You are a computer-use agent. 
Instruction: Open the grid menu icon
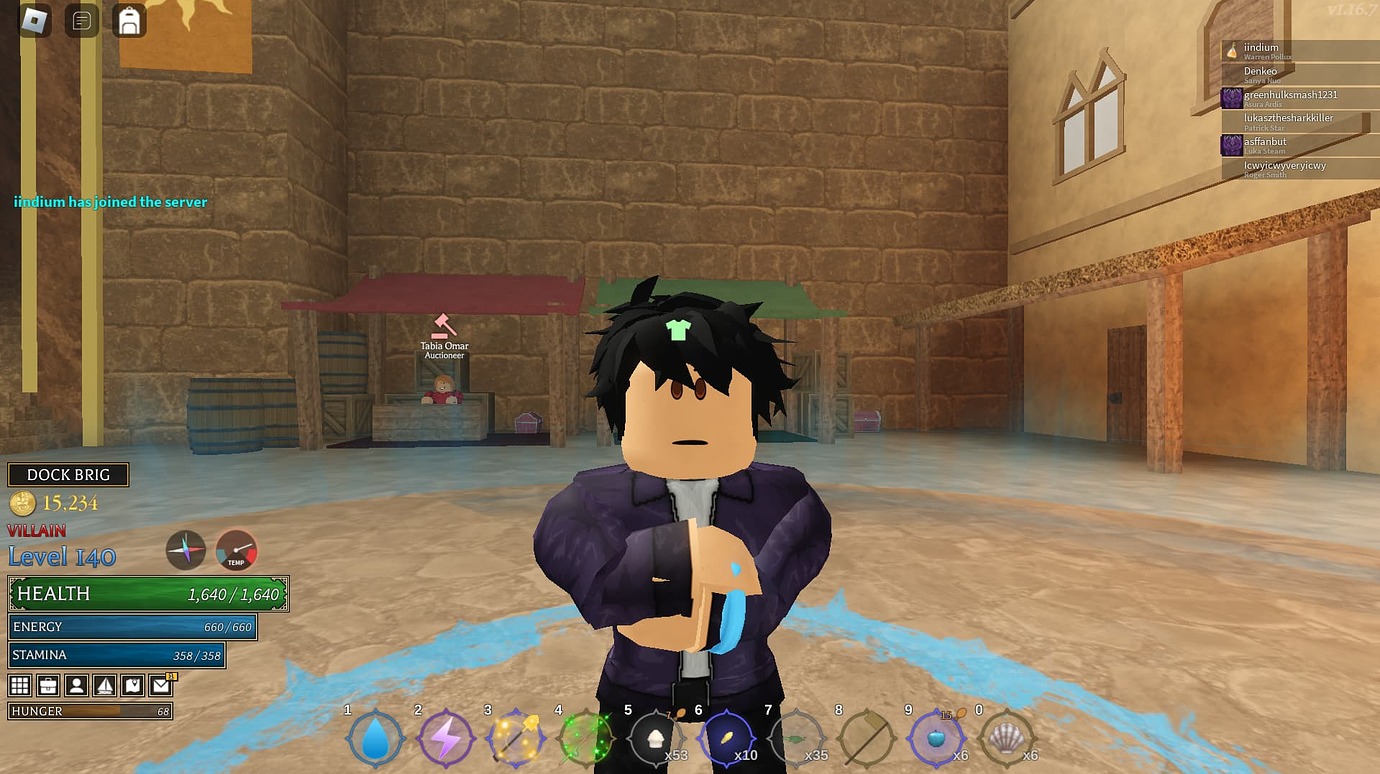18,685
